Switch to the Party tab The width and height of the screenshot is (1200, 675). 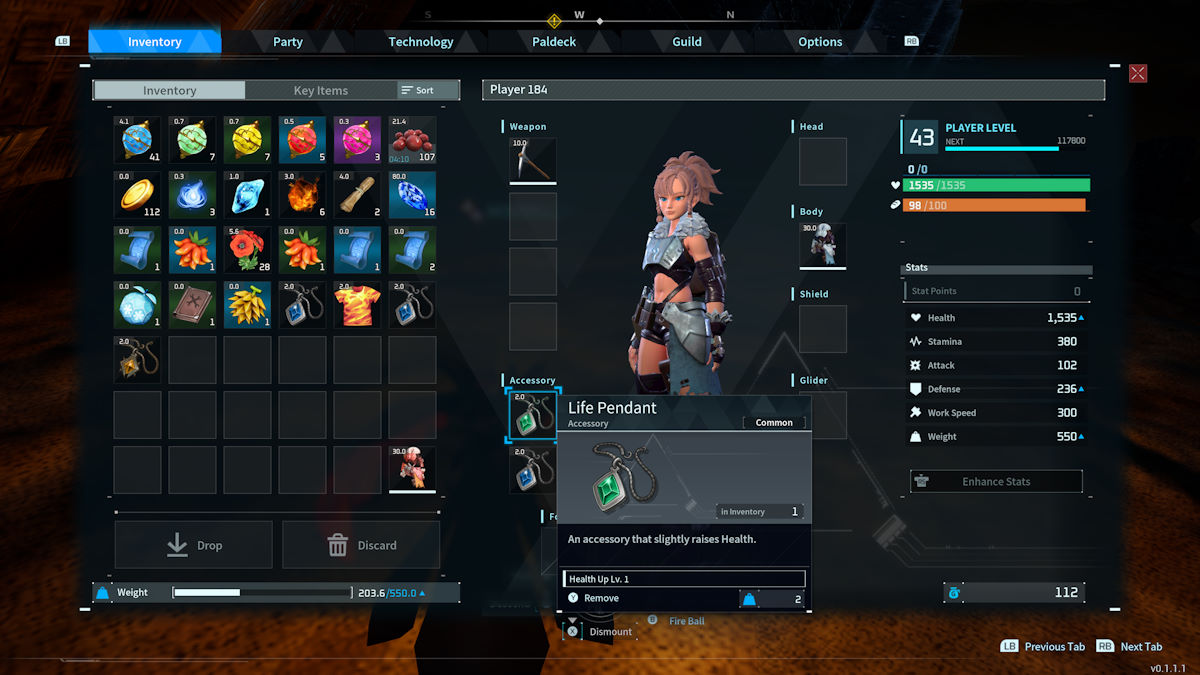click(x=288, y=42)
